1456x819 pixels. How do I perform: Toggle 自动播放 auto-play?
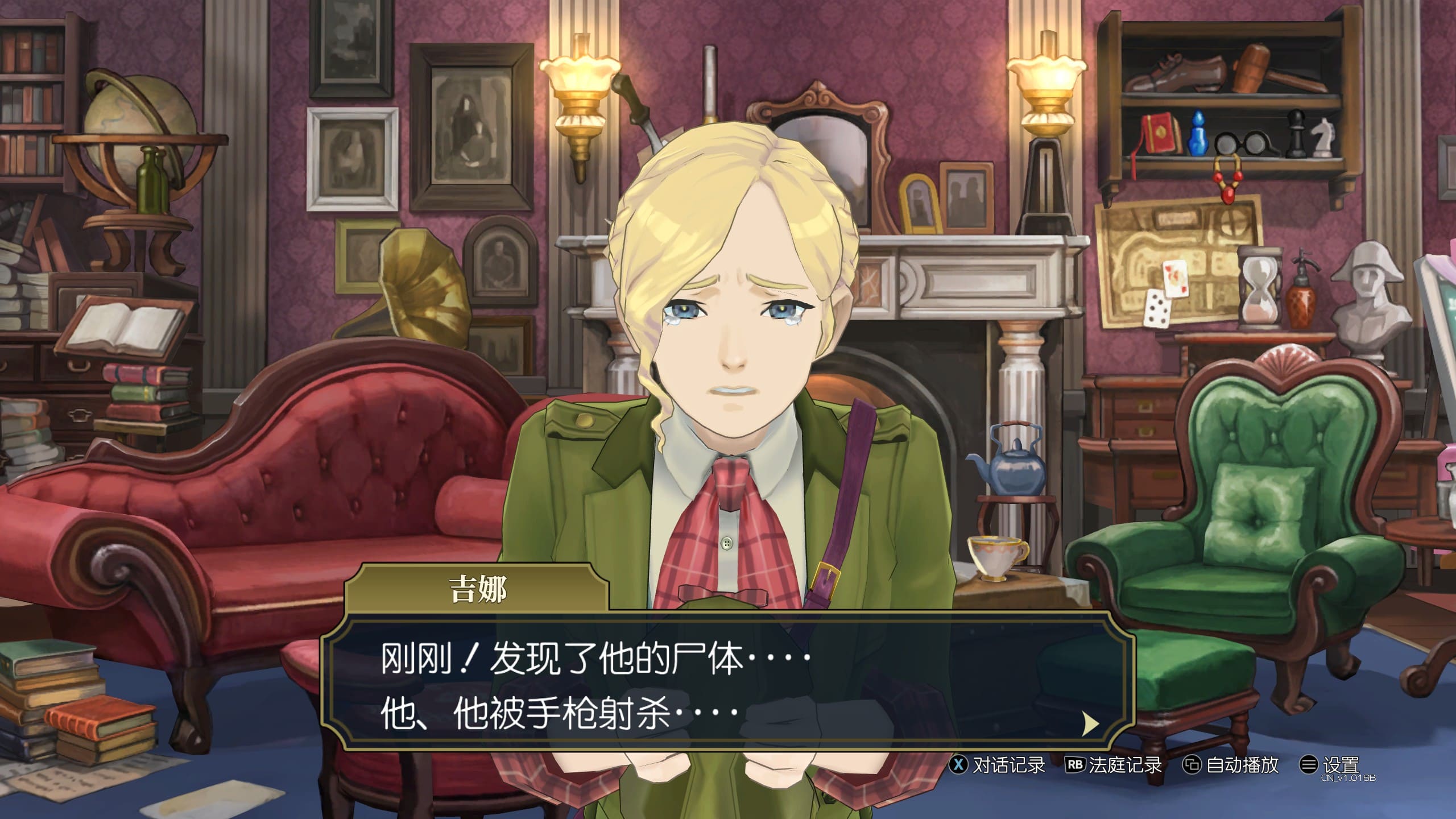[1231, 765]
